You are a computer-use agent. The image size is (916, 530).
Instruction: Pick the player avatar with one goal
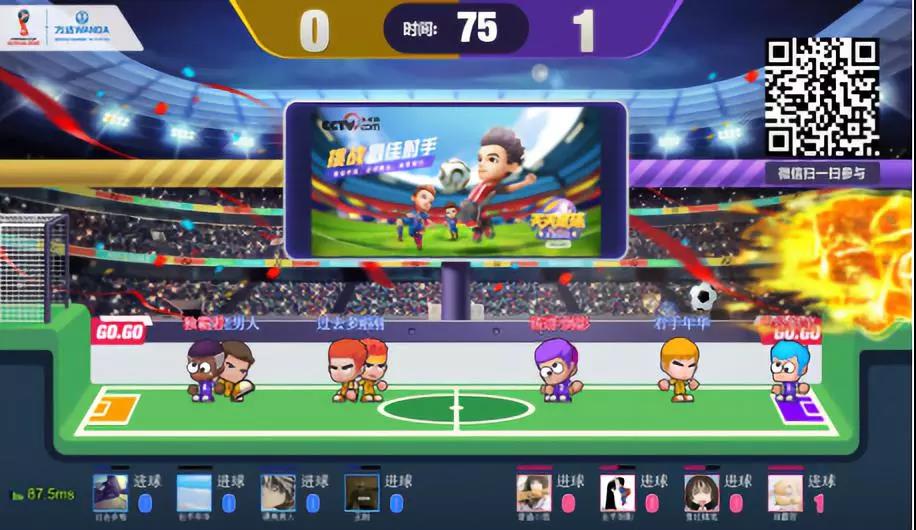(785, 493)
